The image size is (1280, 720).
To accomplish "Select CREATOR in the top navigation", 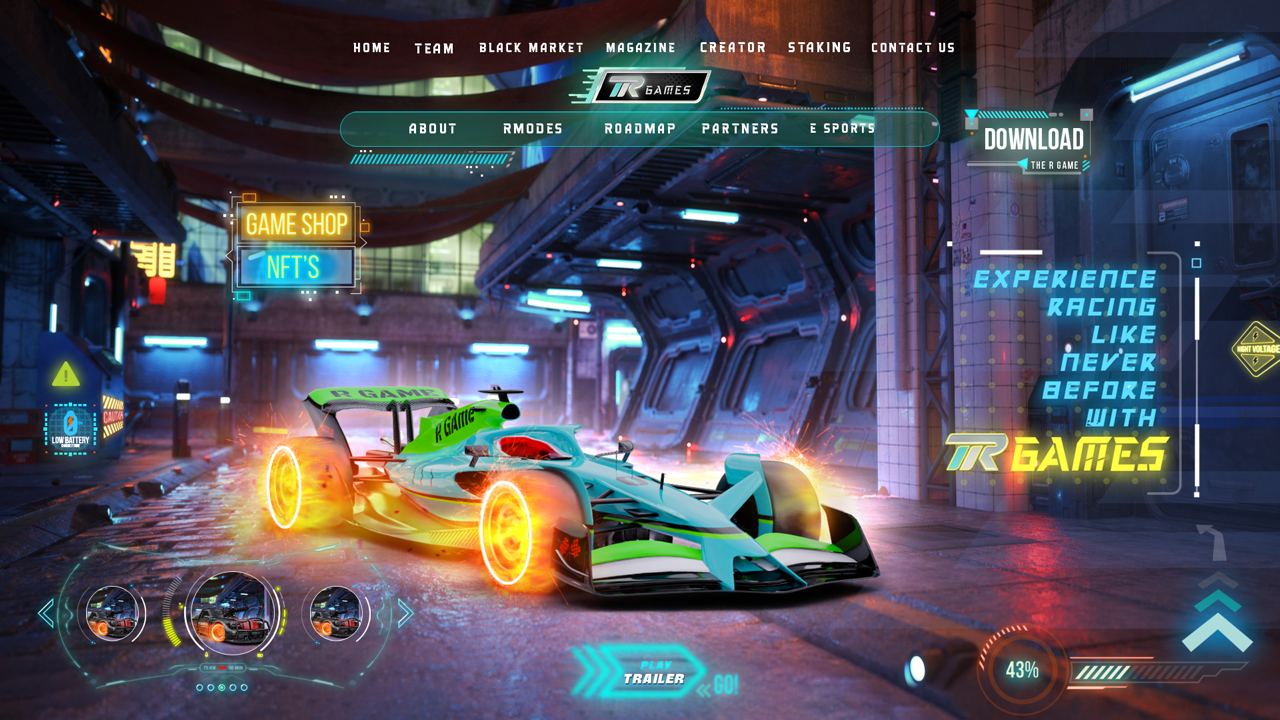I will point(733,47).
